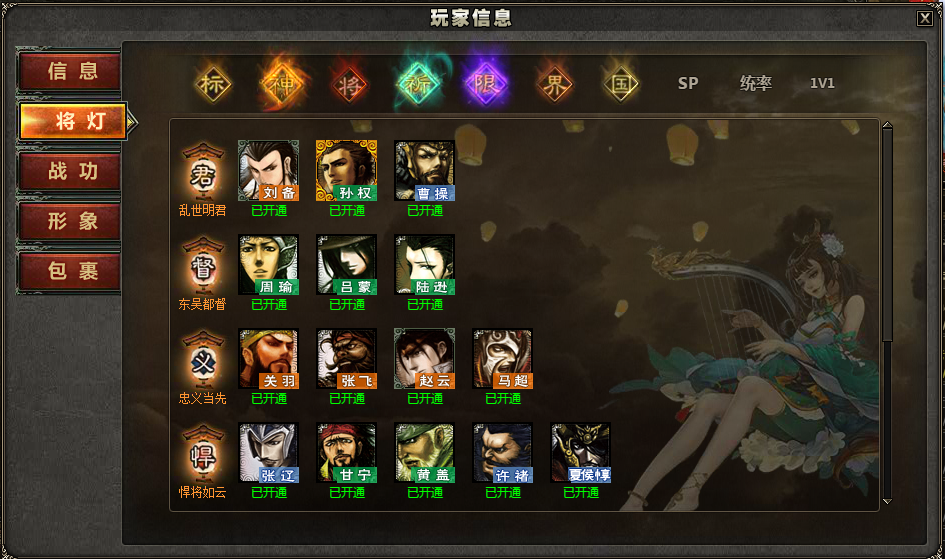Select the 形象 tab
Screen dimensions: 945x559
(x=71, y=221)
